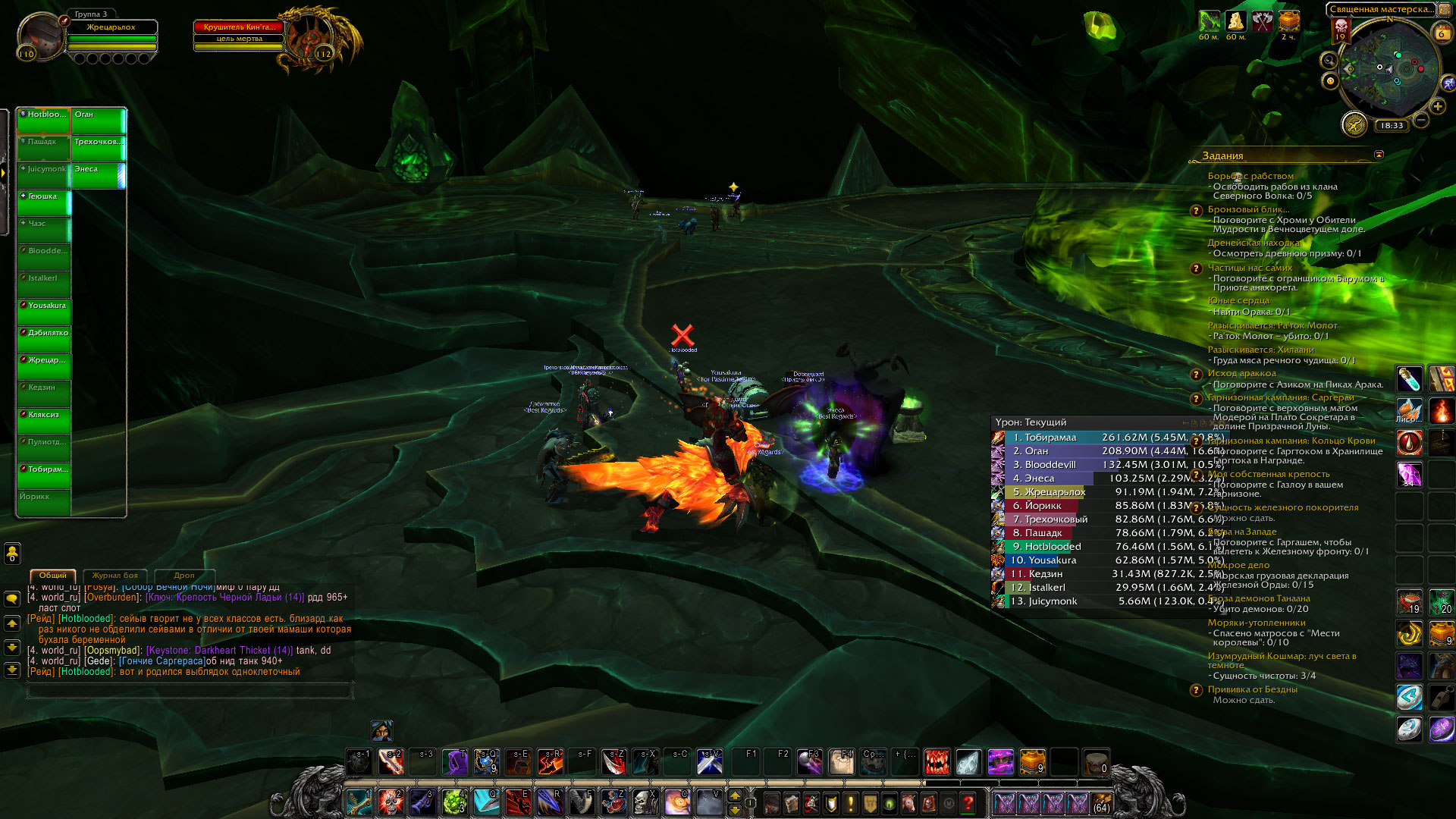Select Оган in the raid frames
Screen dimensions: 1456x819
coord(99,120)
